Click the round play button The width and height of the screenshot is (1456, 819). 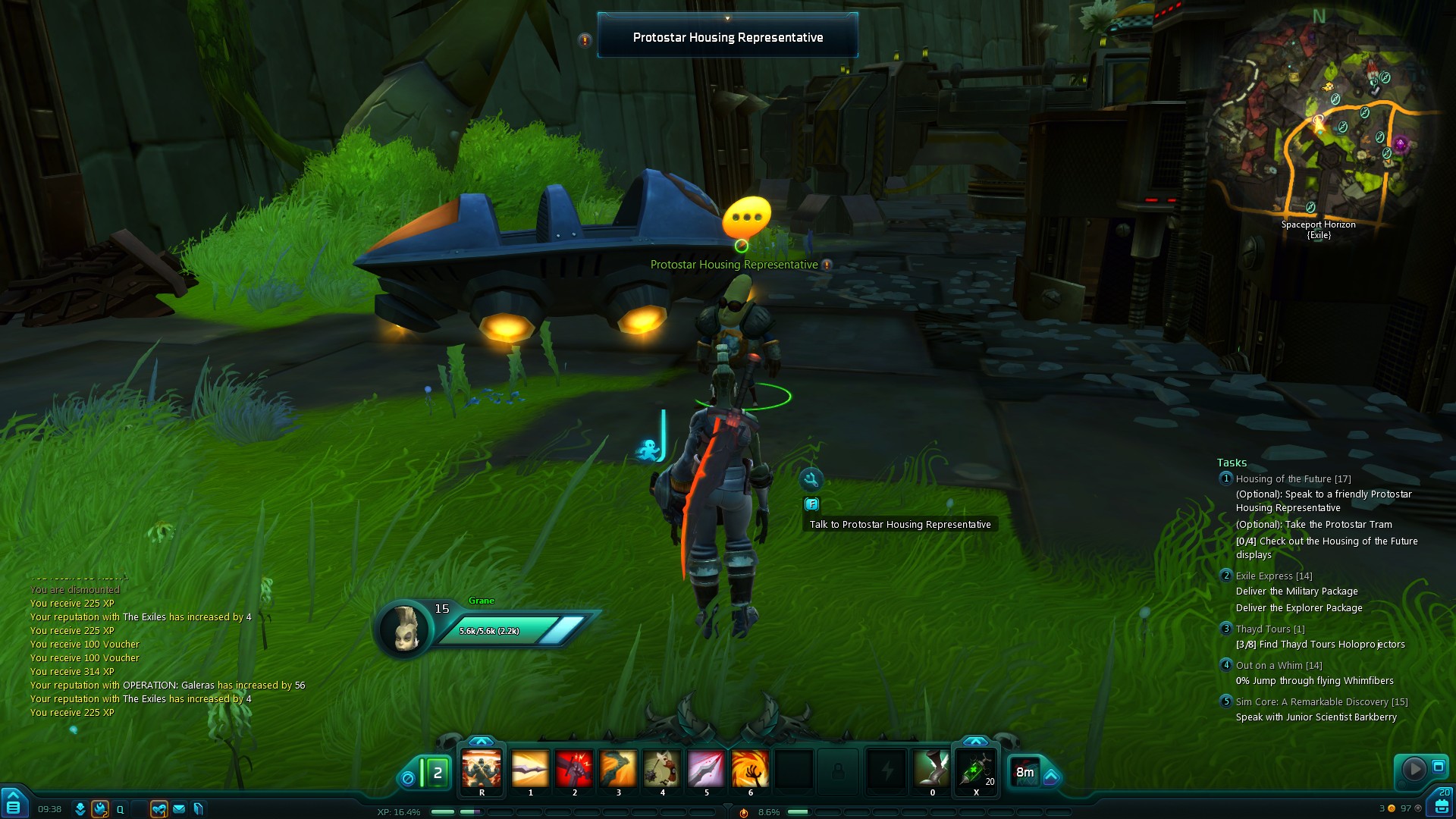pyautogui.click(x=1414, y=769)
